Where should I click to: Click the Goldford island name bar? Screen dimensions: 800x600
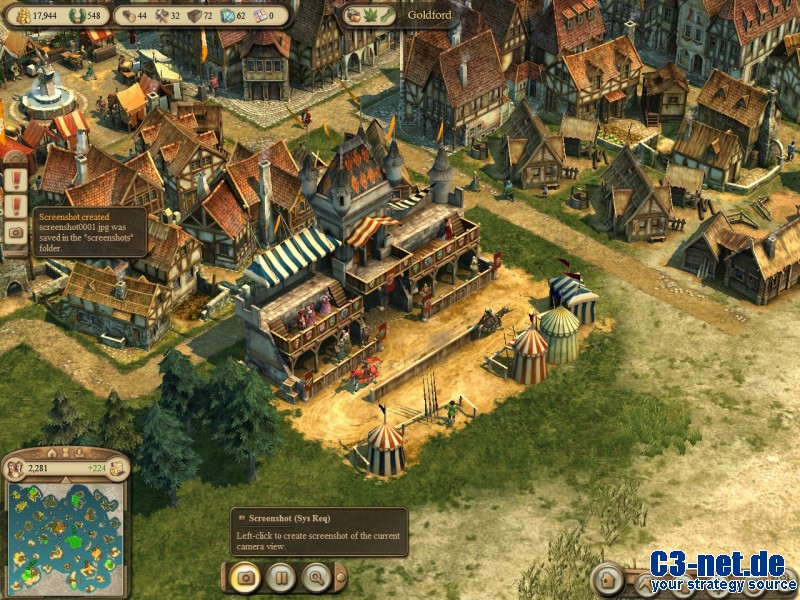click(428, 15)
